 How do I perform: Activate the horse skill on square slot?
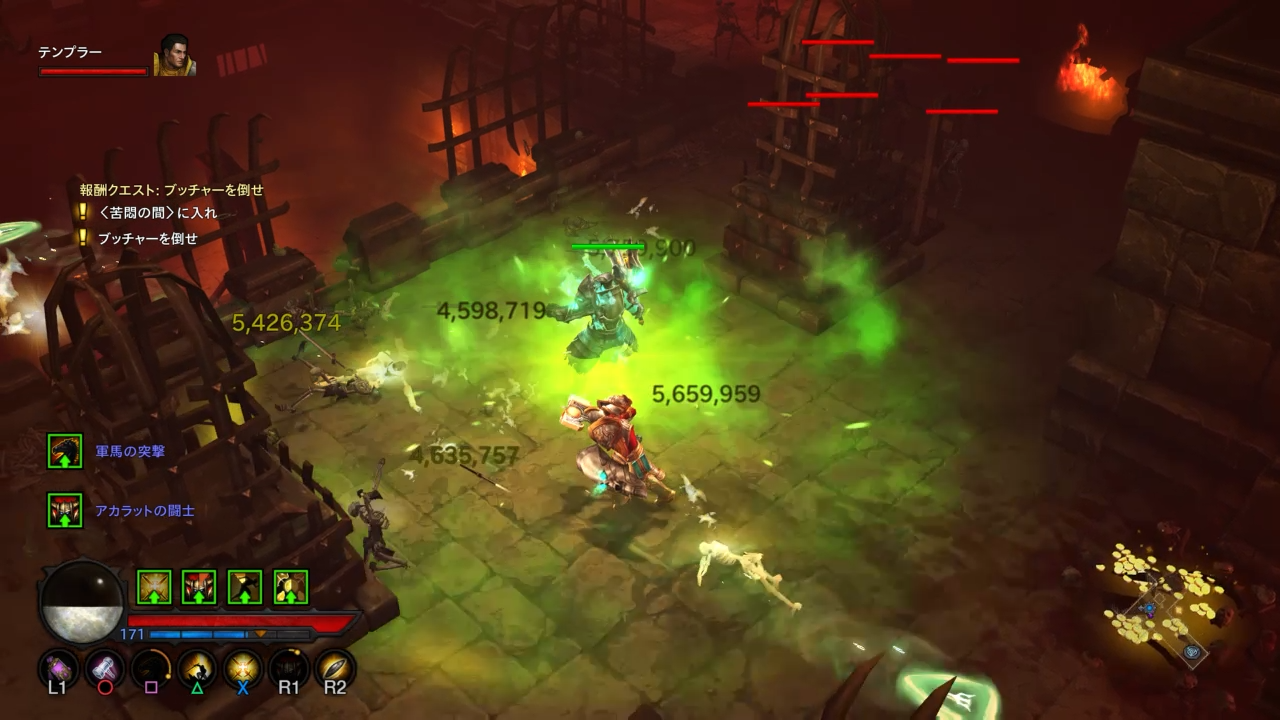(151, 667)
